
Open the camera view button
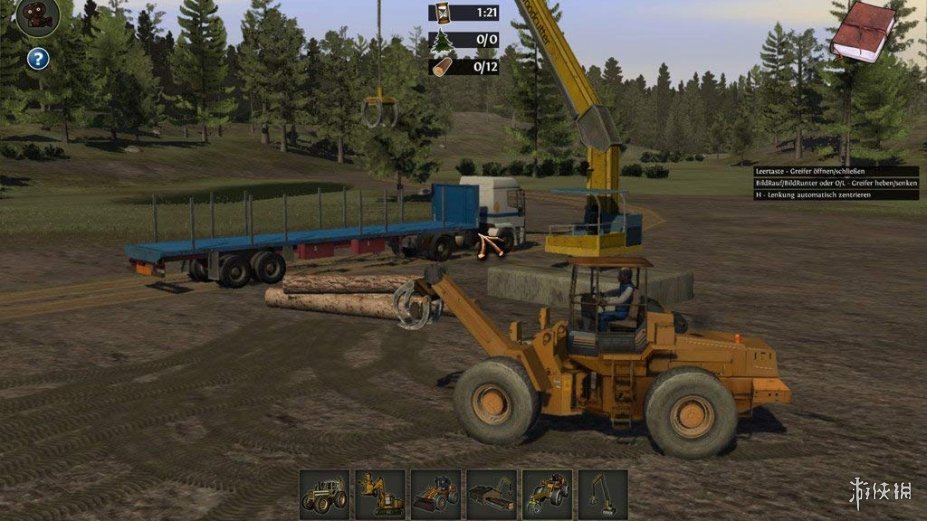pos(38,17)
